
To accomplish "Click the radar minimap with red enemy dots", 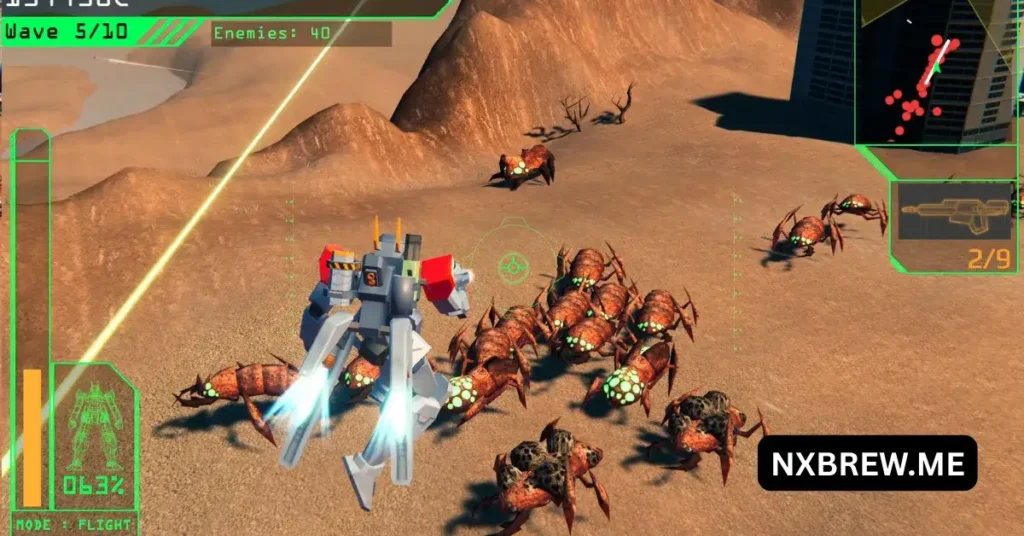I will pyautogui.click(x=938, y=72).
